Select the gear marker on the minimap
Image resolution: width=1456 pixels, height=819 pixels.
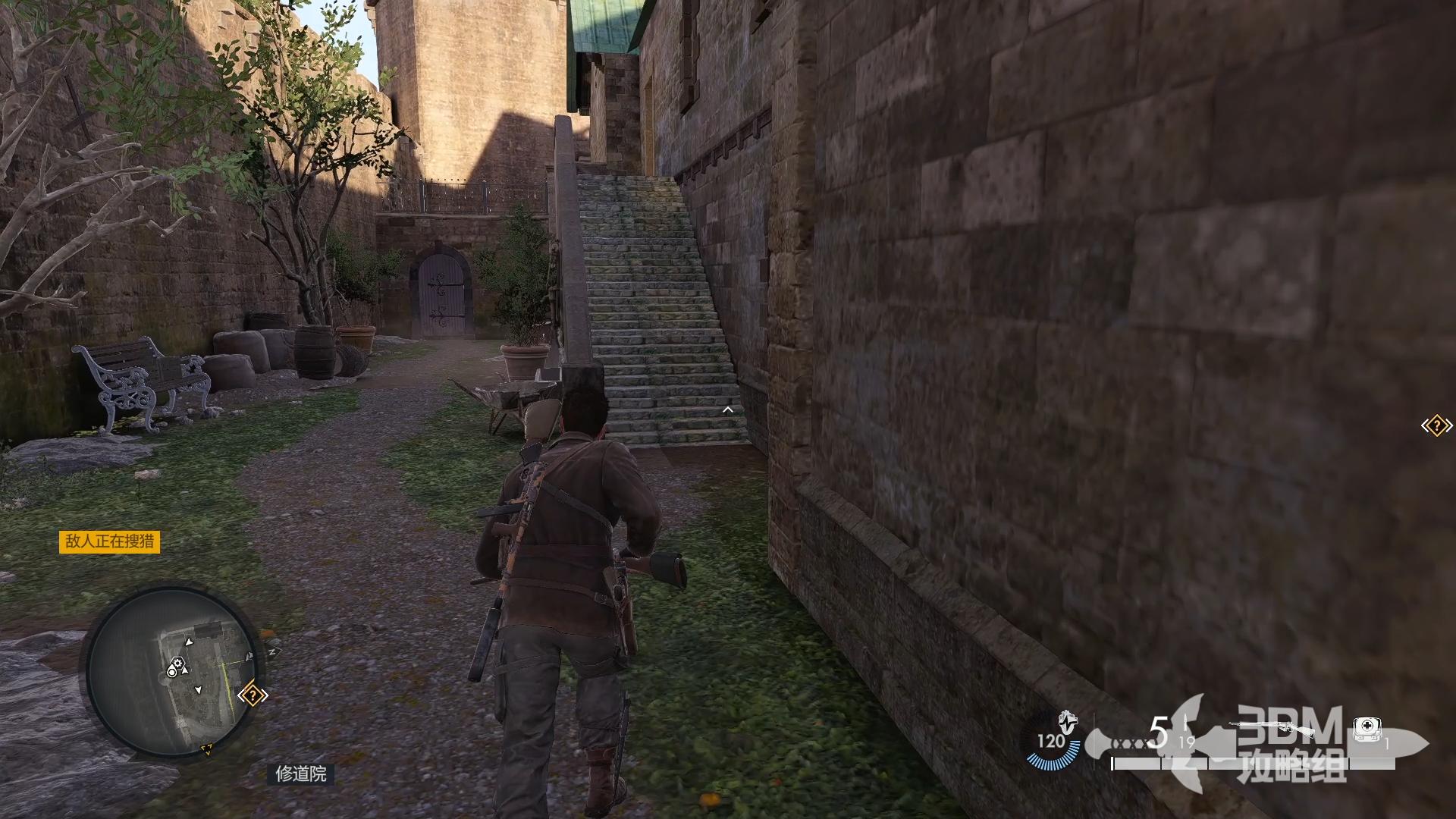pos(177,666)
